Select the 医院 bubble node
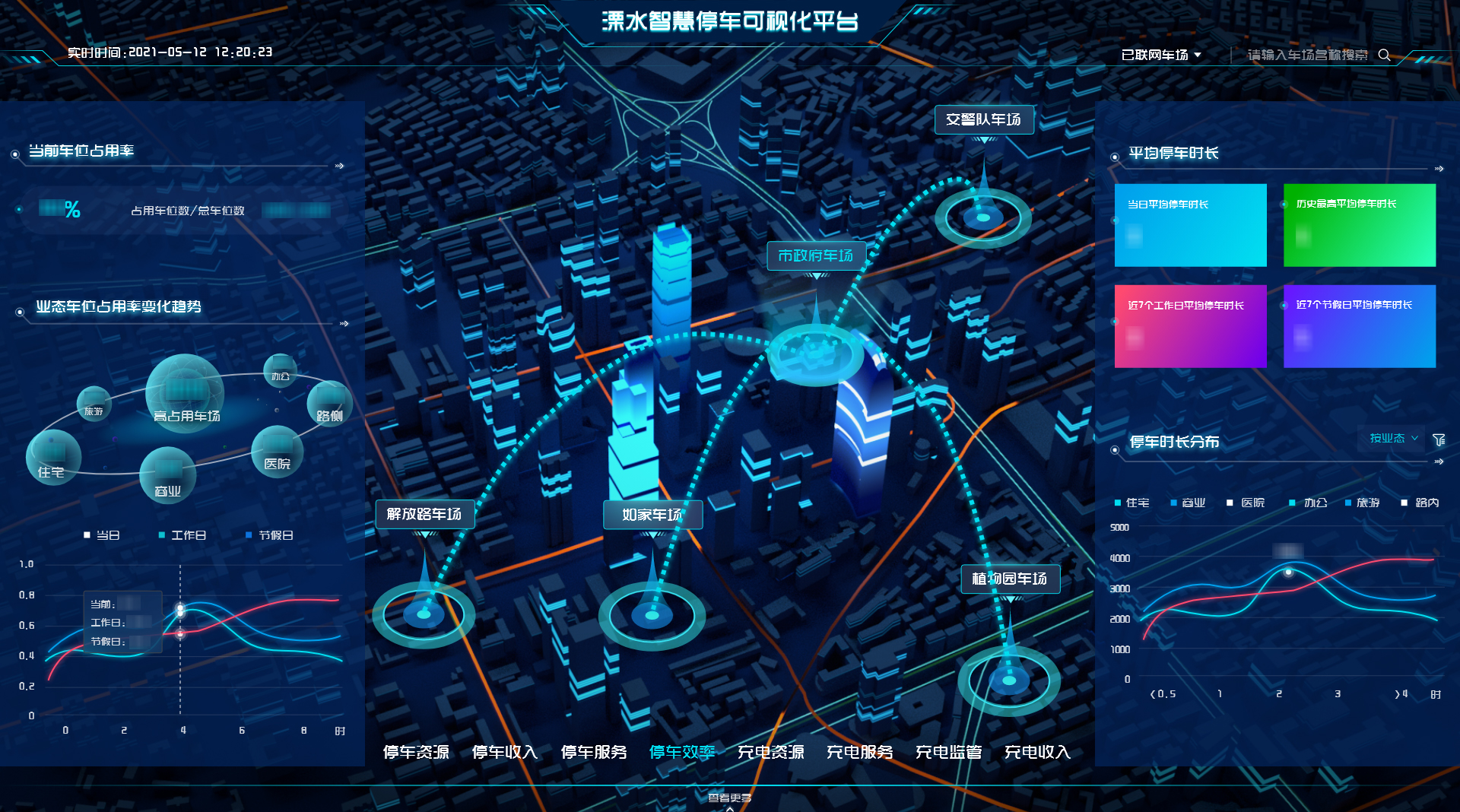The width and height of the screenshot is (1460, 812). tap(277, 450)
